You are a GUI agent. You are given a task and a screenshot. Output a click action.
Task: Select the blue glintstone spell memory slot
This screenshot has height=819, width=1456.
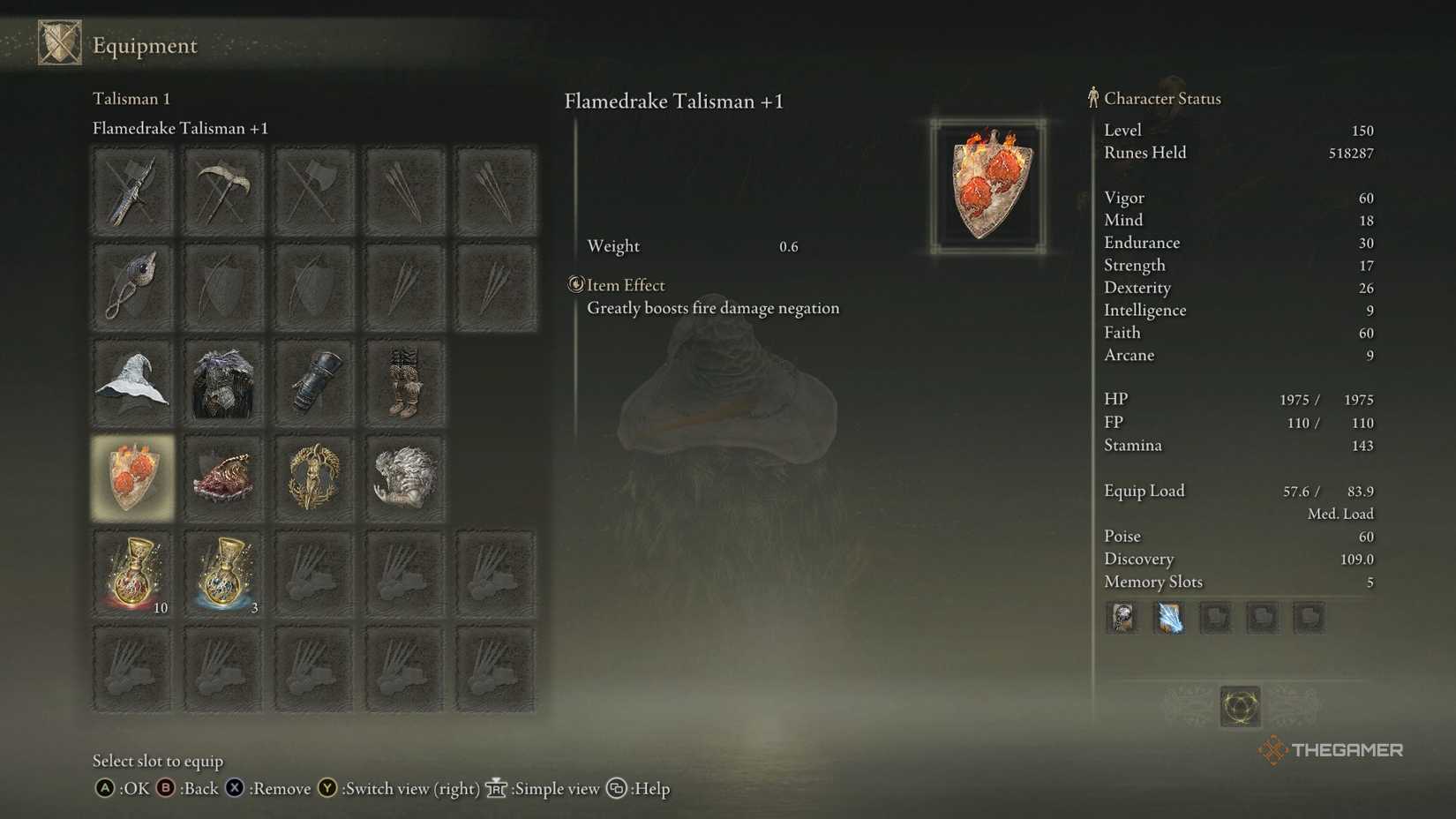pos(1168,618)
